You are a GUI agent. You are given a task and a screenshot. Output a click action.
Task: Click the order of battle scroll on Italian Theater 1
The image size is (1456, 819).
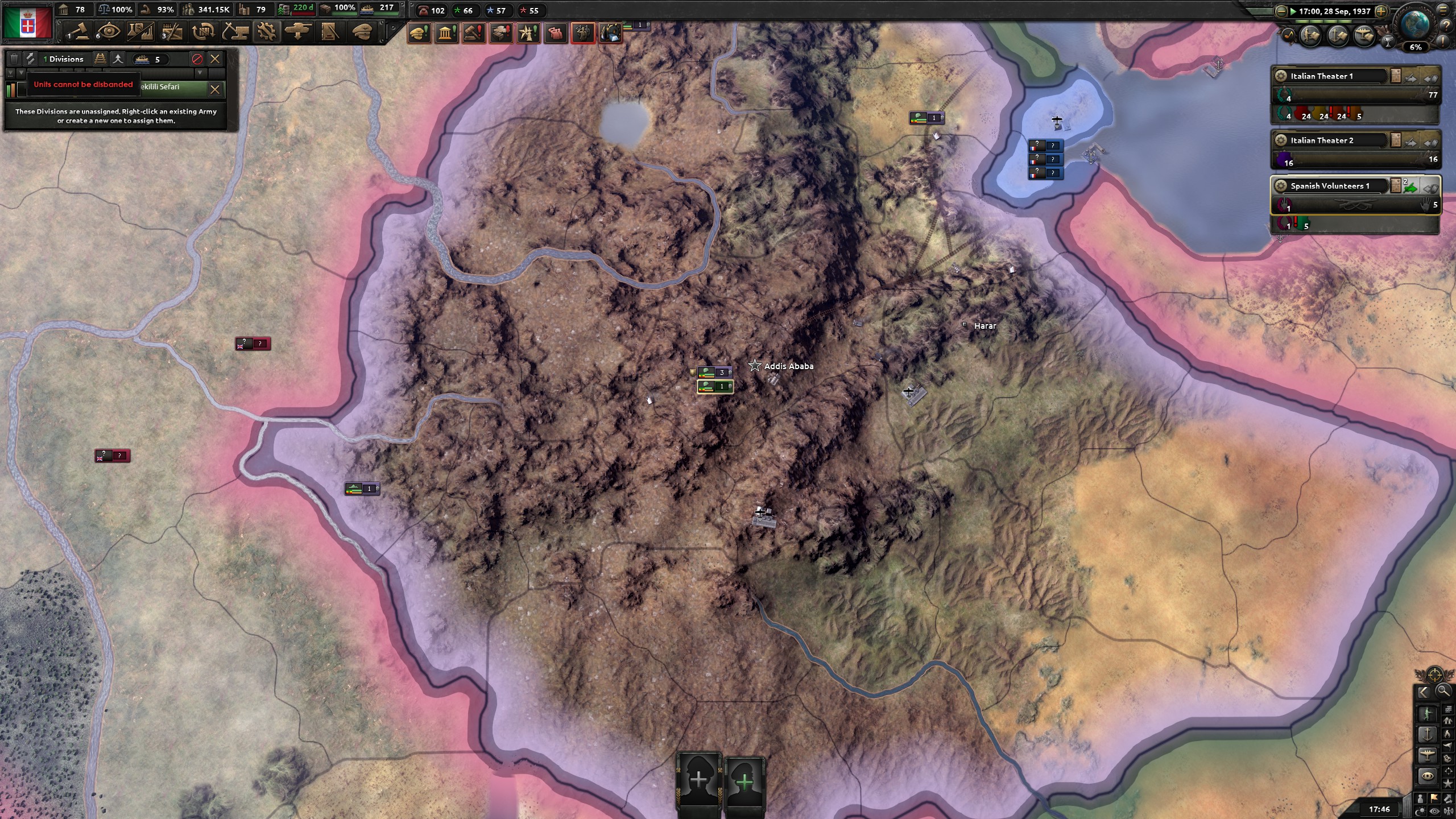click(1395, 76)
